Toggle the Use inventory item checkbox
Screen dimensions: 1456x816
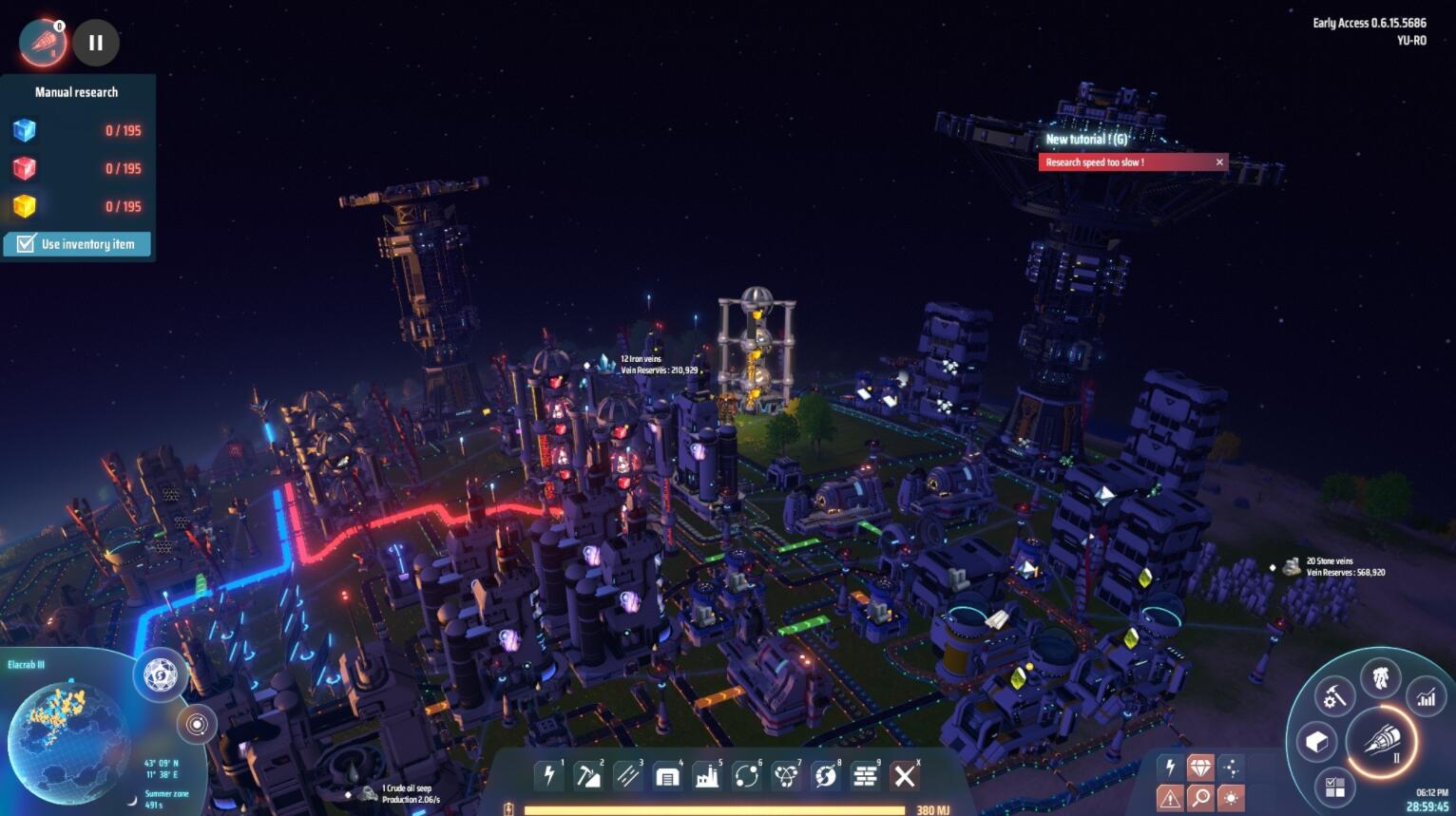pos(27,244)
